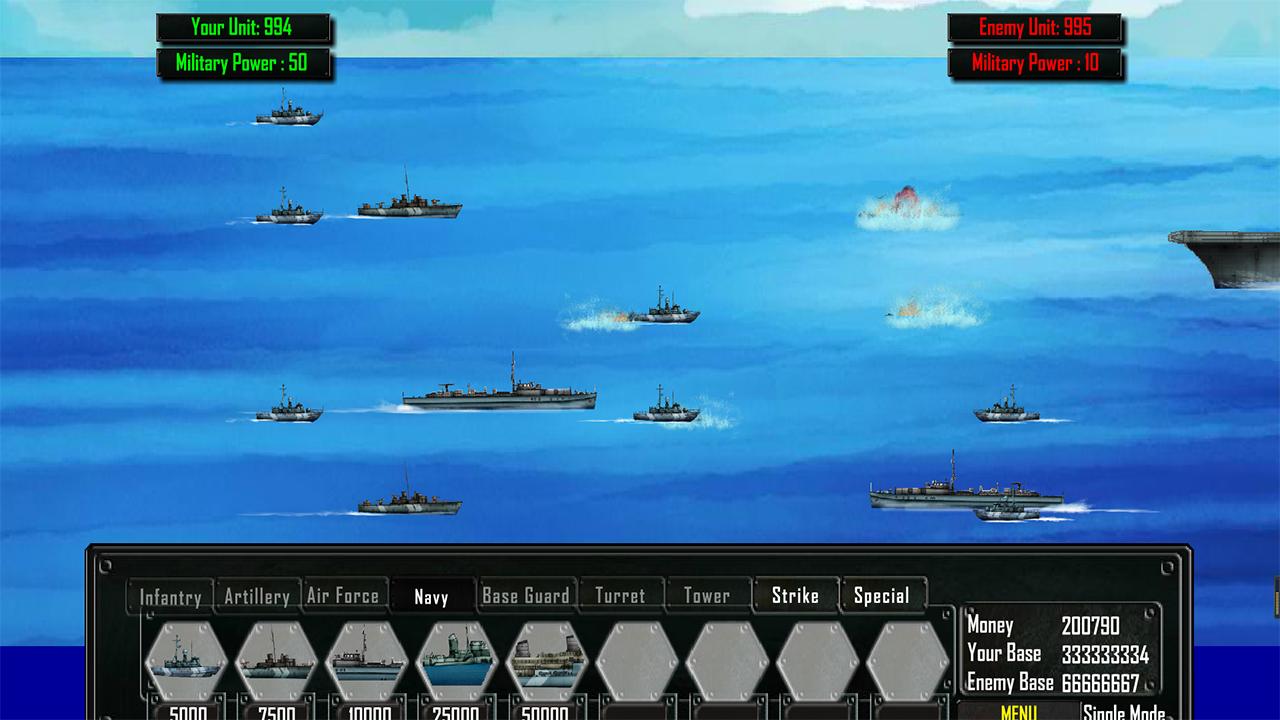Open the Artillery tab
This screenshot has width=1280, height=720.
pos(257,596)
